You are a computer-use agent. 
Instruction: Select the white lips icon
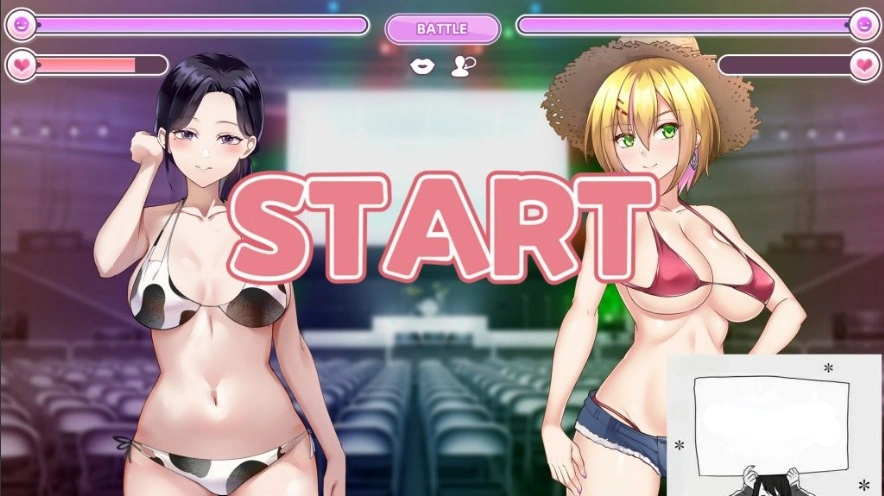(424, 66)
